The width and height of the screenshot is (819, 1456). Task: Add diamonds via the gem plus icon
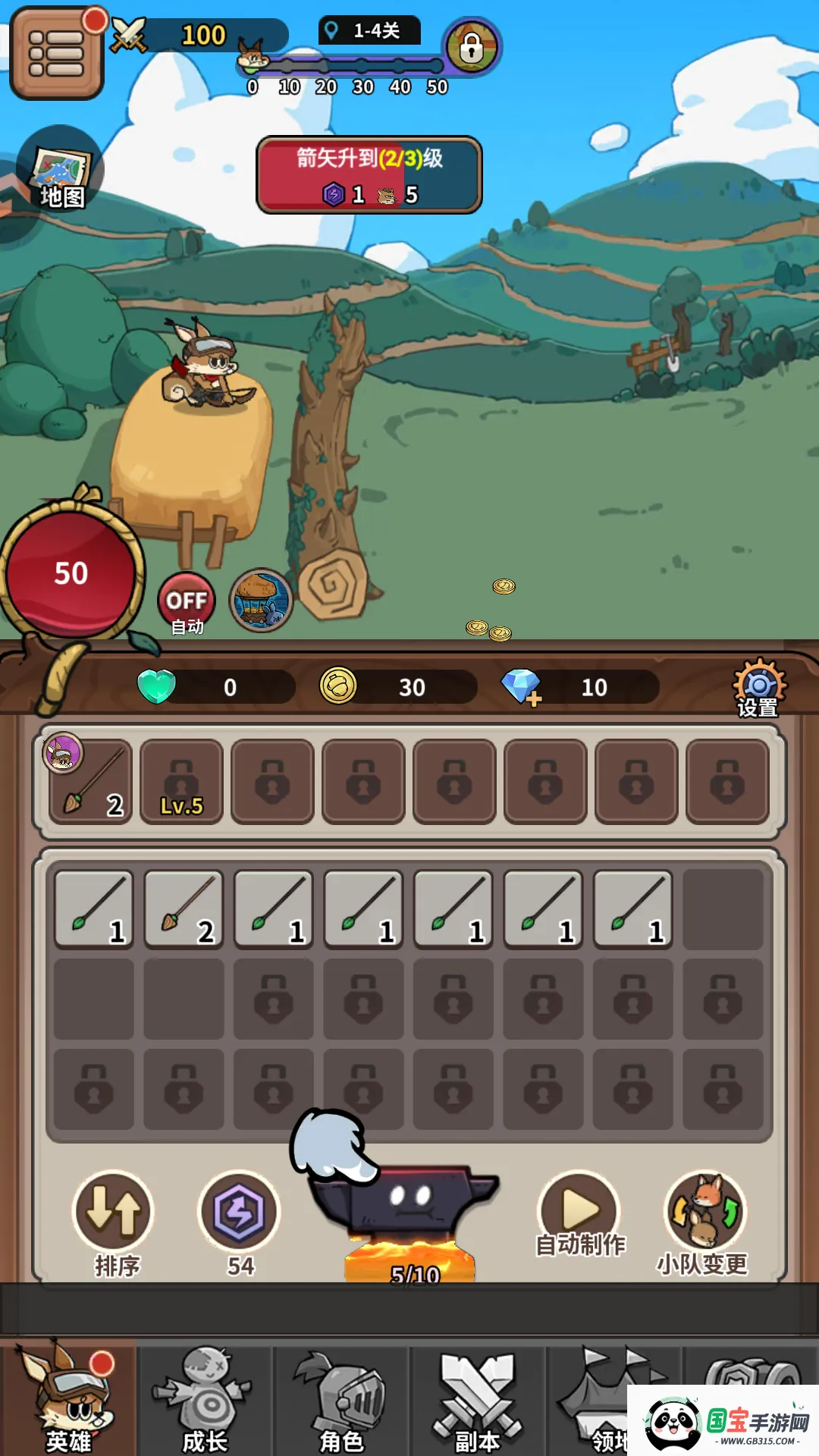coord(522,687)
